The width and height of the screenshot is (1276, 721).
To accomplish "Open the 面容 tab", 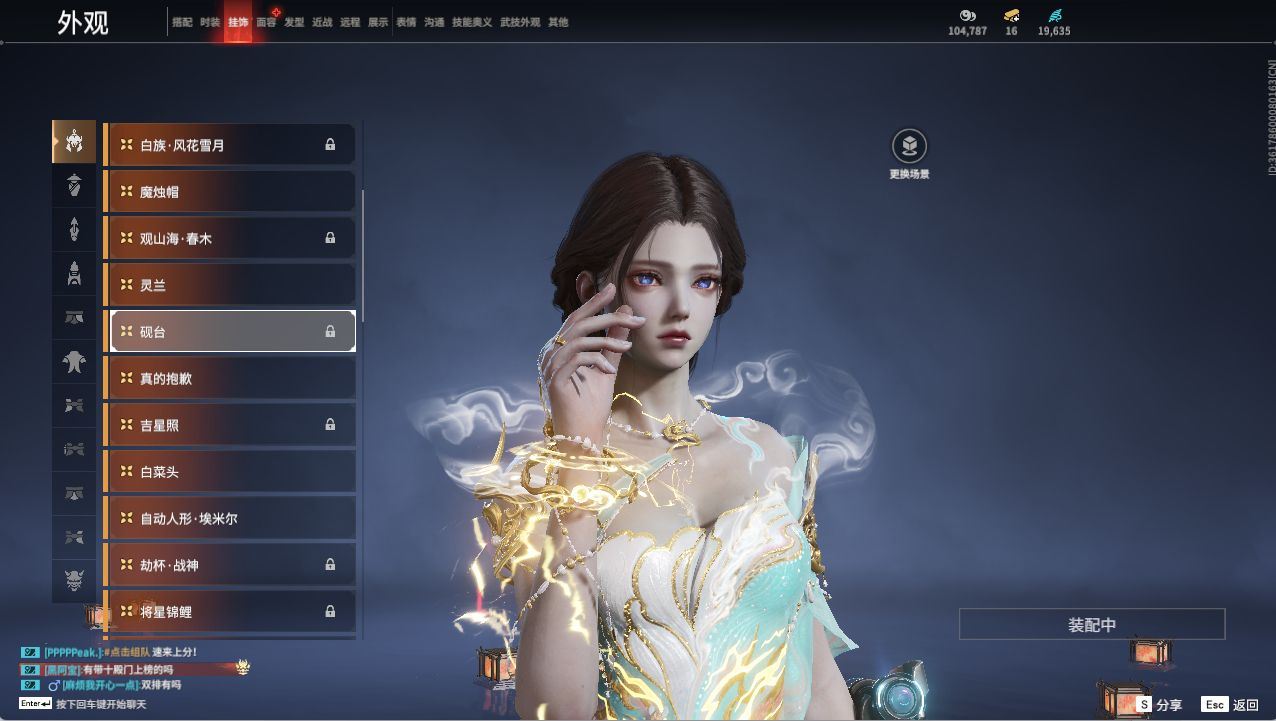I will (266, 22).
